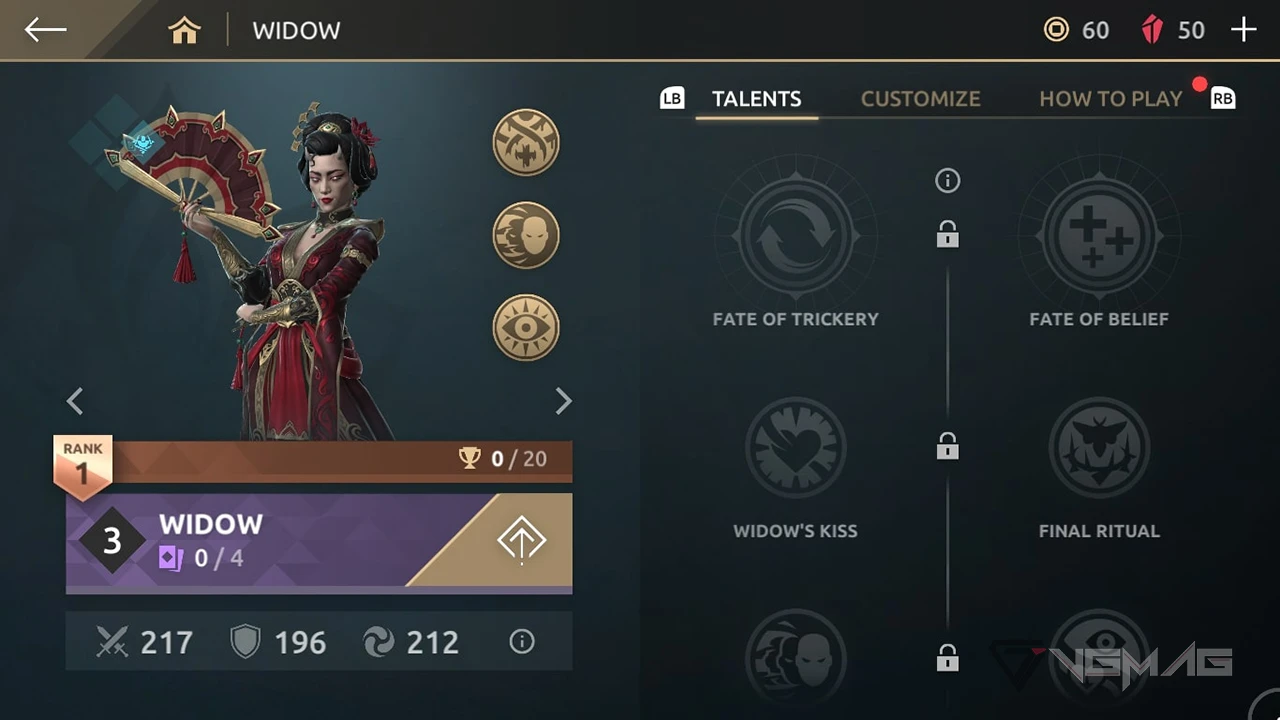Viewport: 1280px width, 720px height.
Task: Click the lock between Widow's Kiss and Final Ritual
Action: pos(947,447)
